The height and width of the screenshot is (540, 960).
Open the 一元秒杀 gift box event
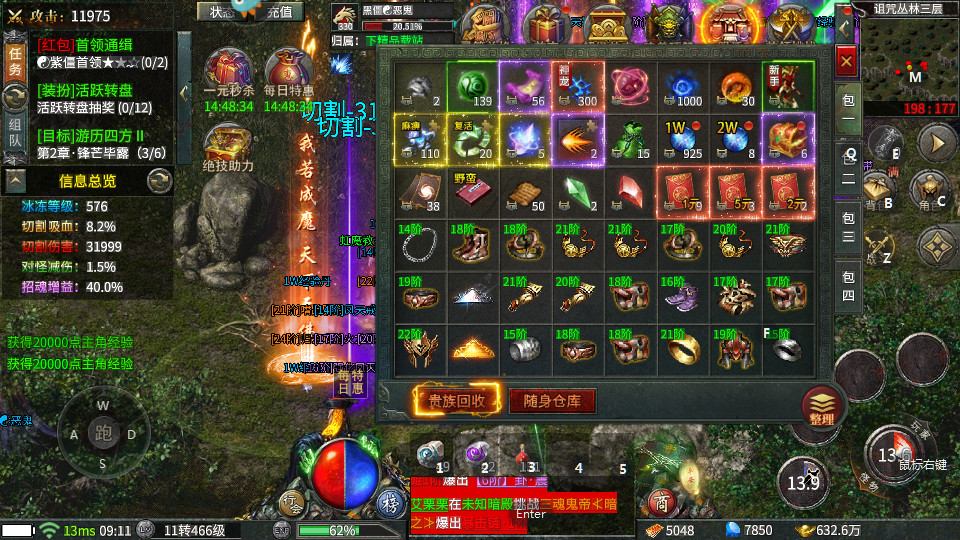pyautogui.click(x=225, y=74)
